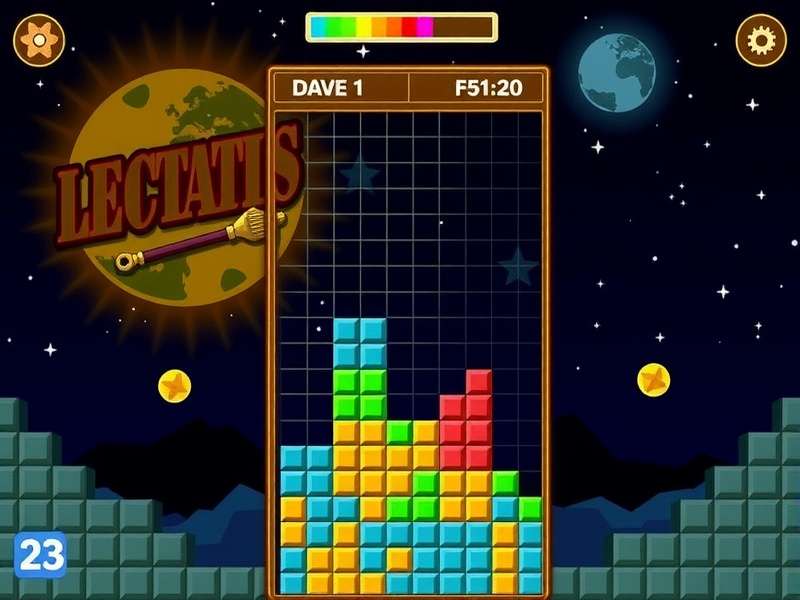Tap the blue 23 badge

pos(40,554)
